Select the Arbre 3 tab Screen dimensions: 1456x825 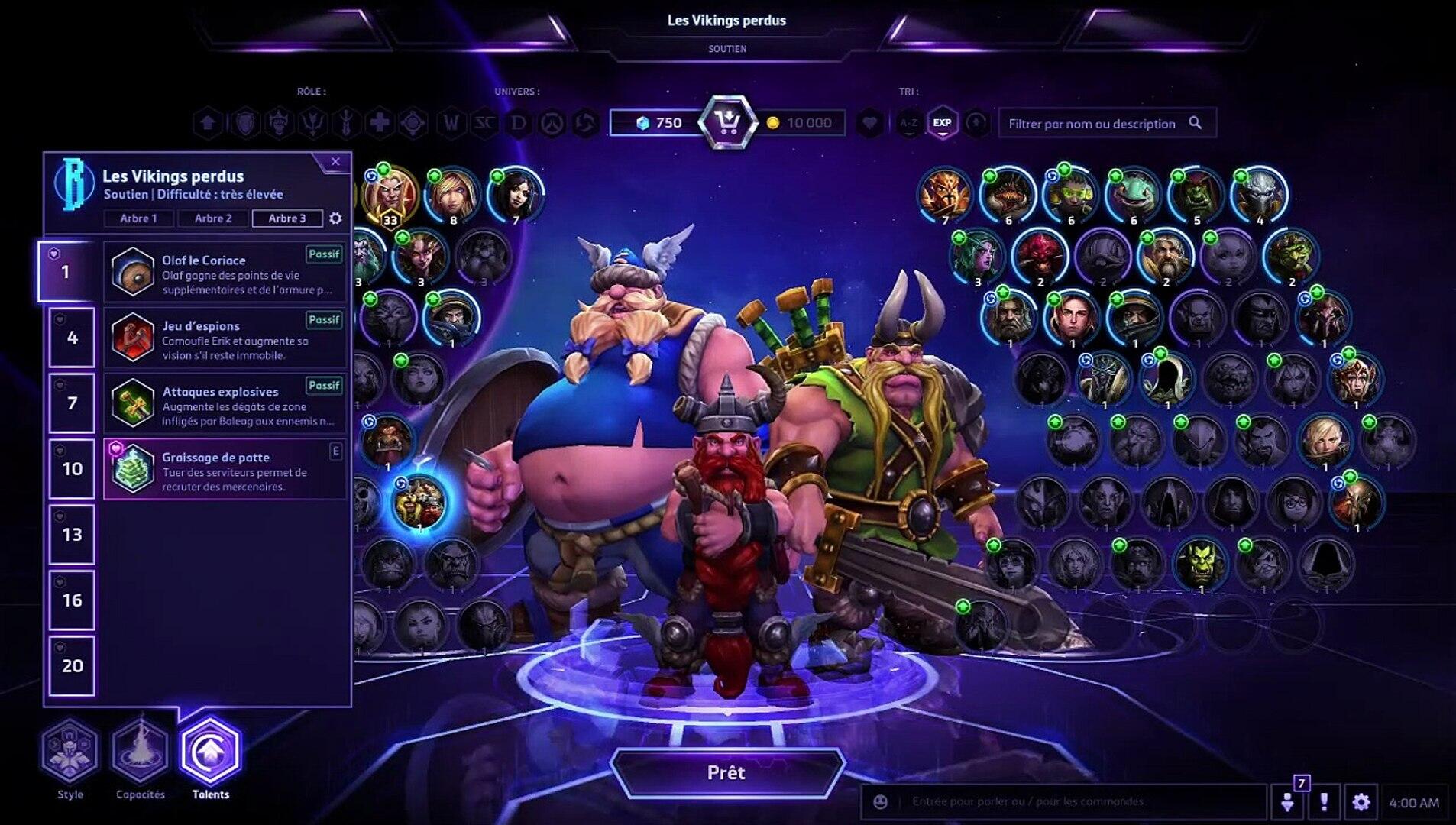[287, 218]
